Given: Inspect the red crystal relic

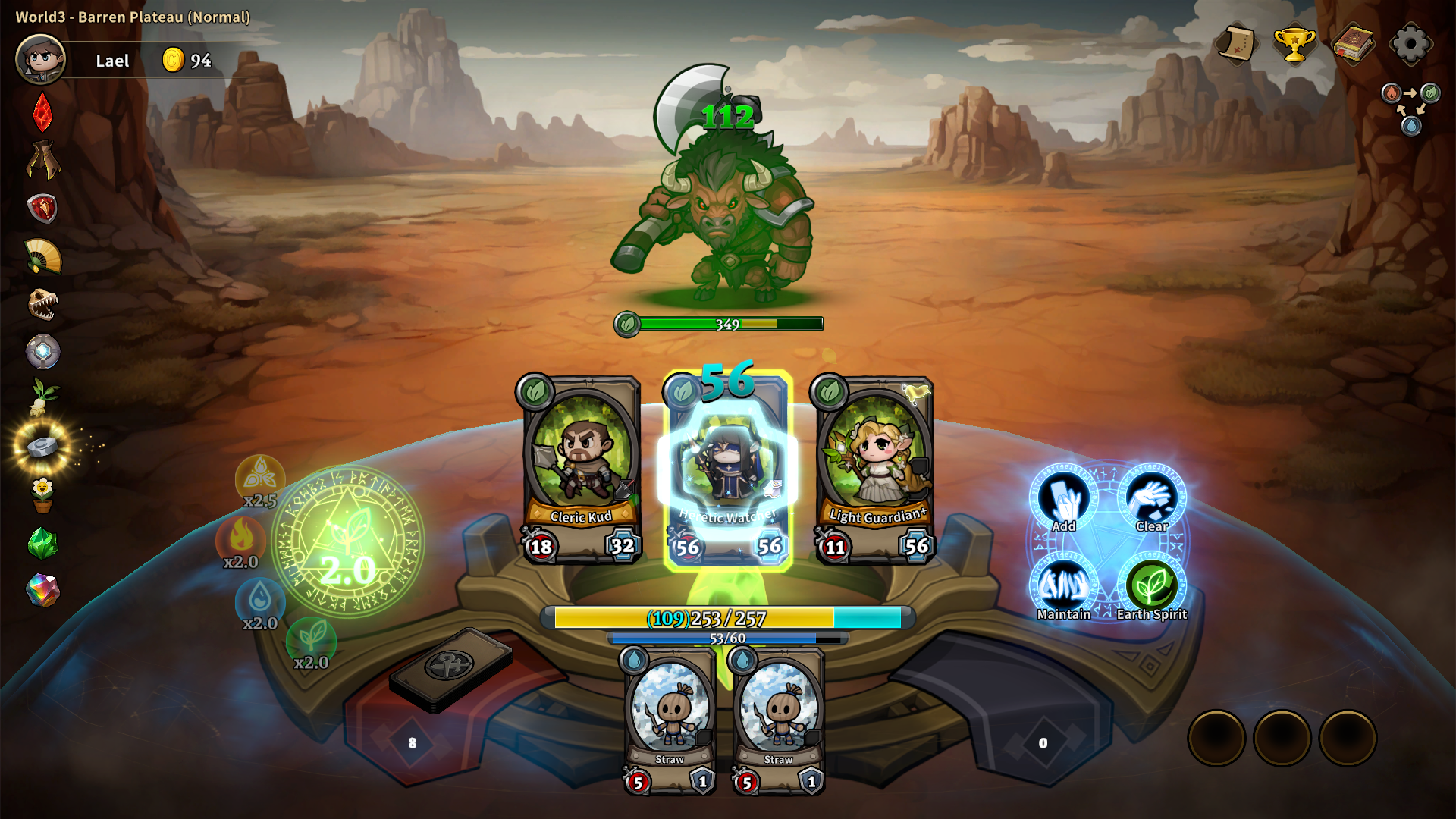Looking at the screenshot, I should pyautogui.click(x=43, y=112).
